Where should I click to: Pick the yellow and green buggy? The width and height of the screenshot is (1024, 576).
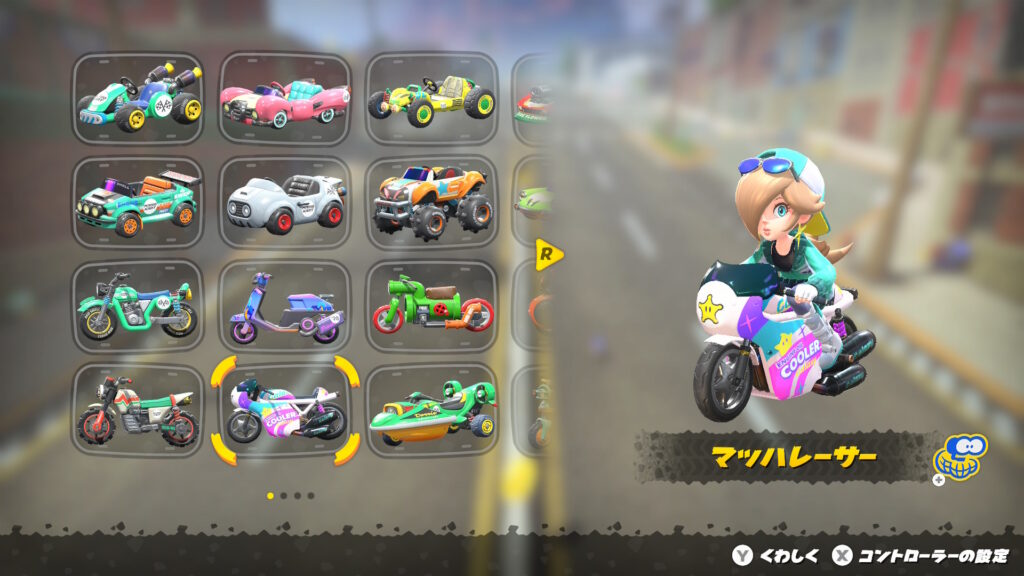click(431, 98)
